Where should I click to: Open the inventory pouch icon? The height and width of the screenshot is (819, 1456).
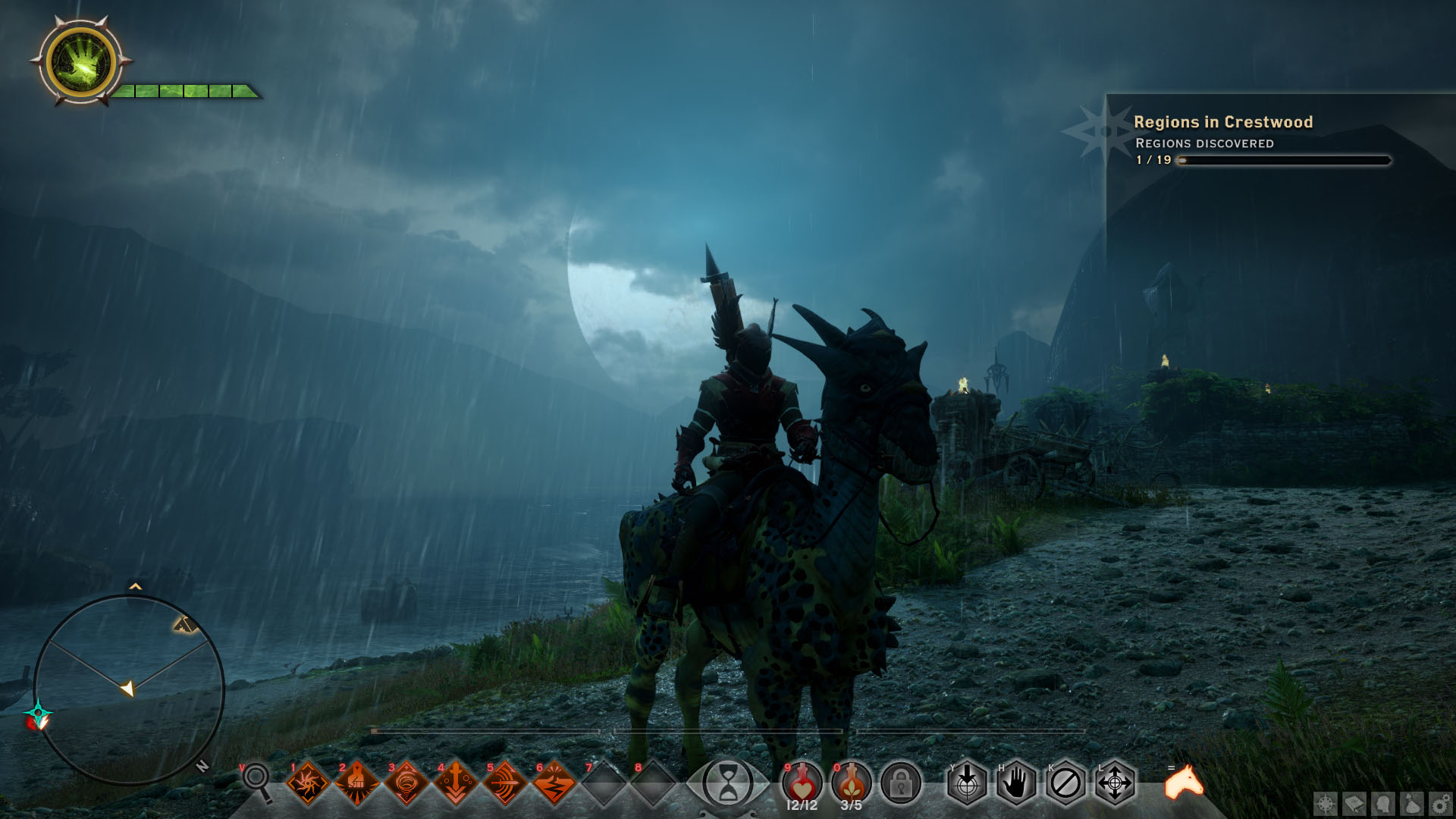click(x=1412, y=803)
